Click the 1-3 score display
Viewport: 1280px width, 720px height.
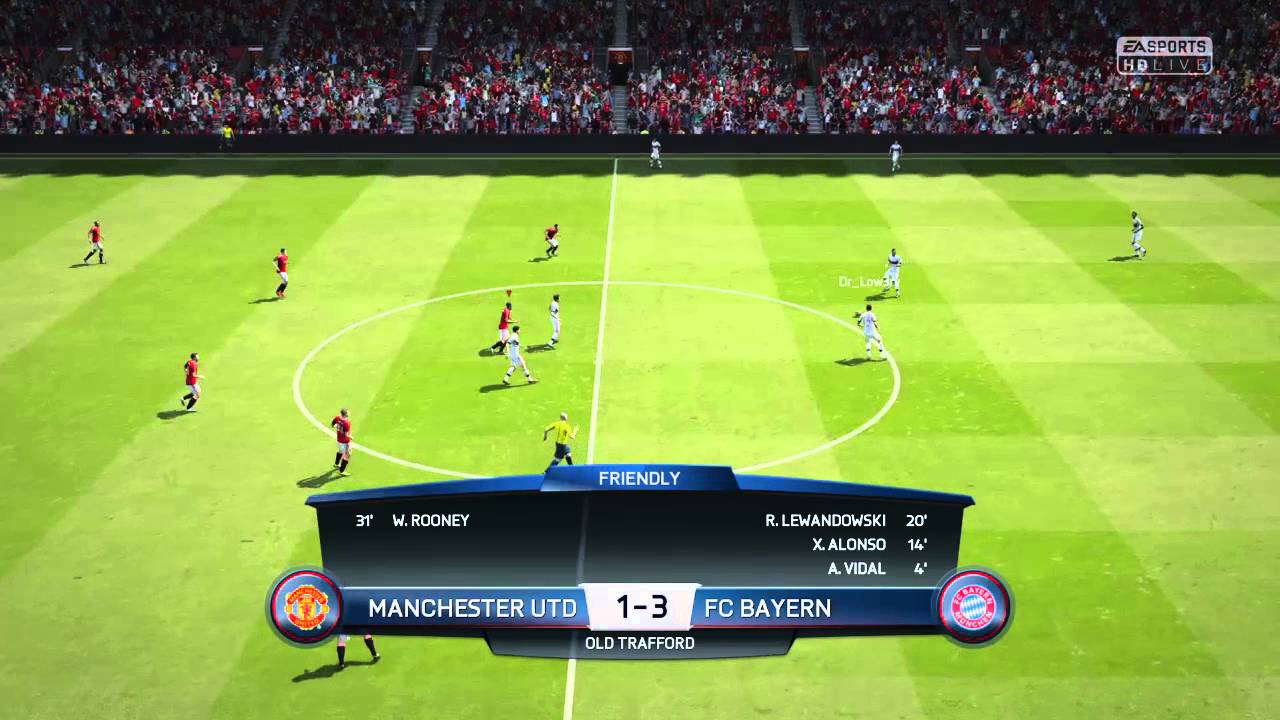645,607
